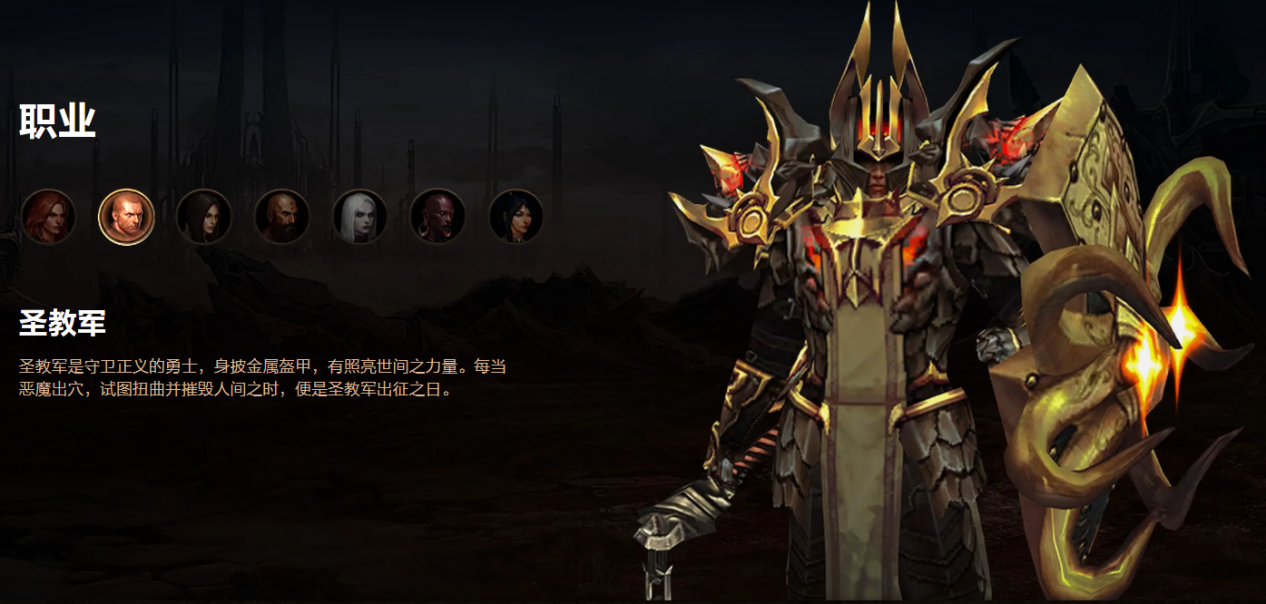The width and height of the screenshot is (1266, 604).
Task: Pick the dark-haired Demon Hunter portrait
Action: pos(204,216)
